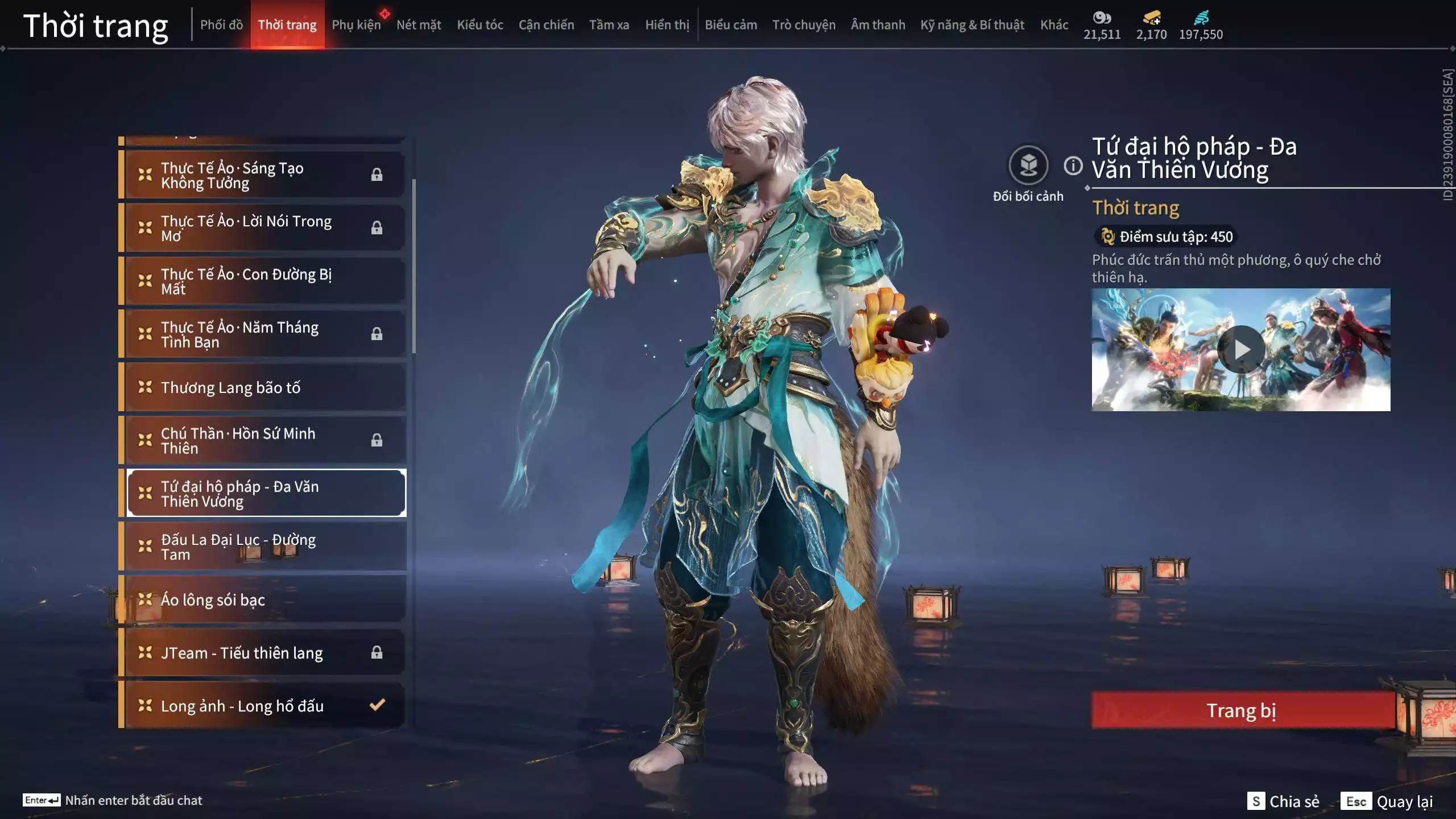Select the Áo lông sói bạc outfit
The image size is (1456, 819).
coord(265,599)
